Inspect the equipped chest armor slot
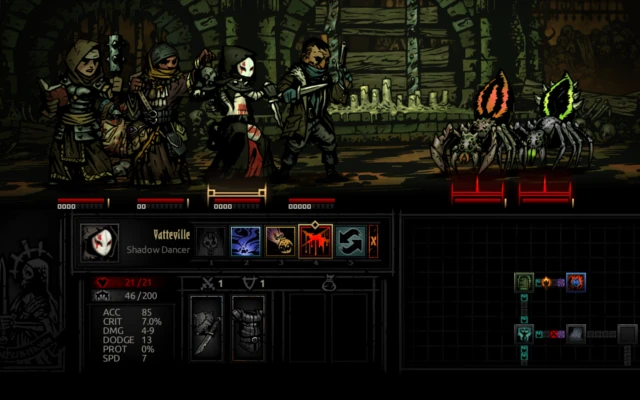The image size is (640, 400). (248, 327)
